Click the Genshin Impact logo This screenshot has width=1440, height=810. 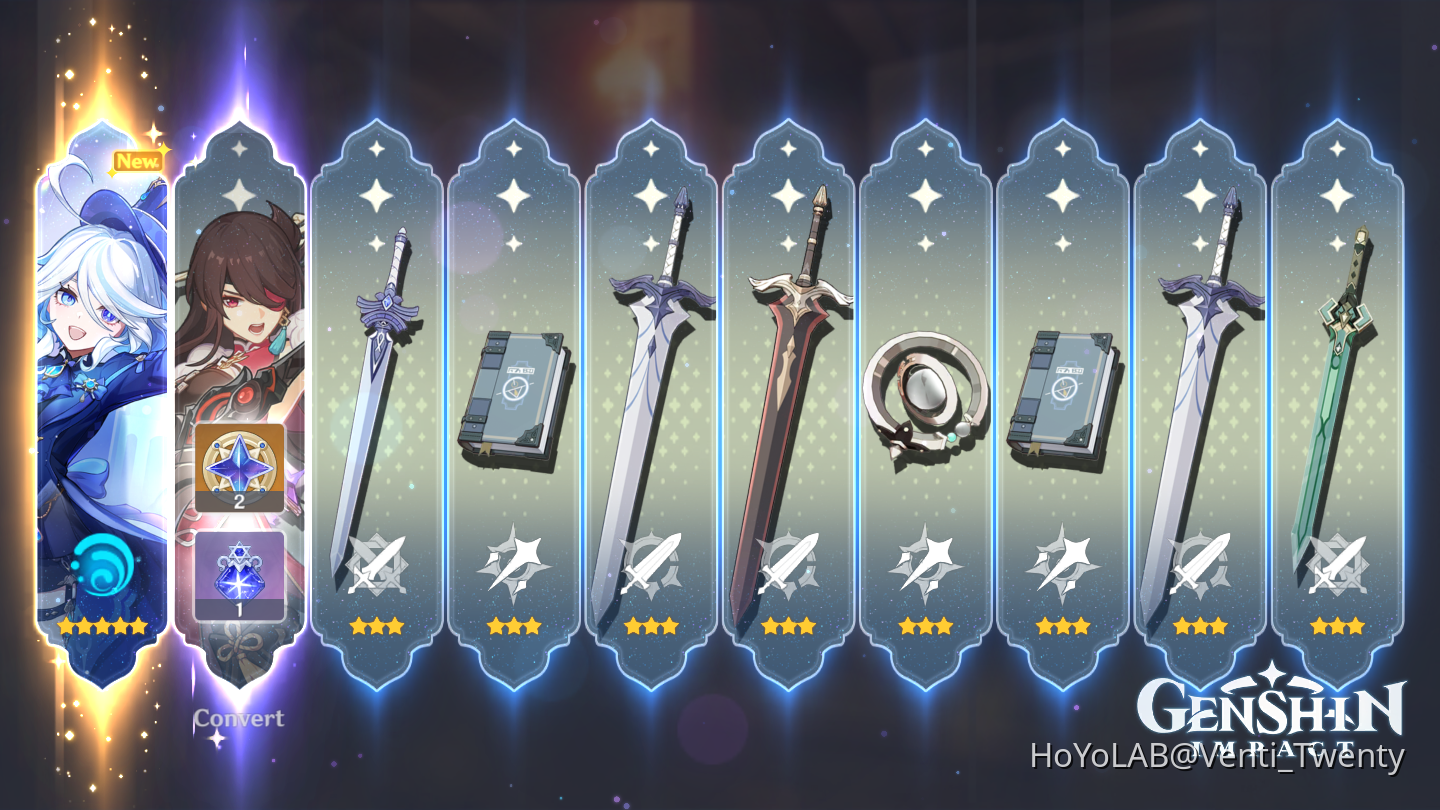click(1270, 707)
